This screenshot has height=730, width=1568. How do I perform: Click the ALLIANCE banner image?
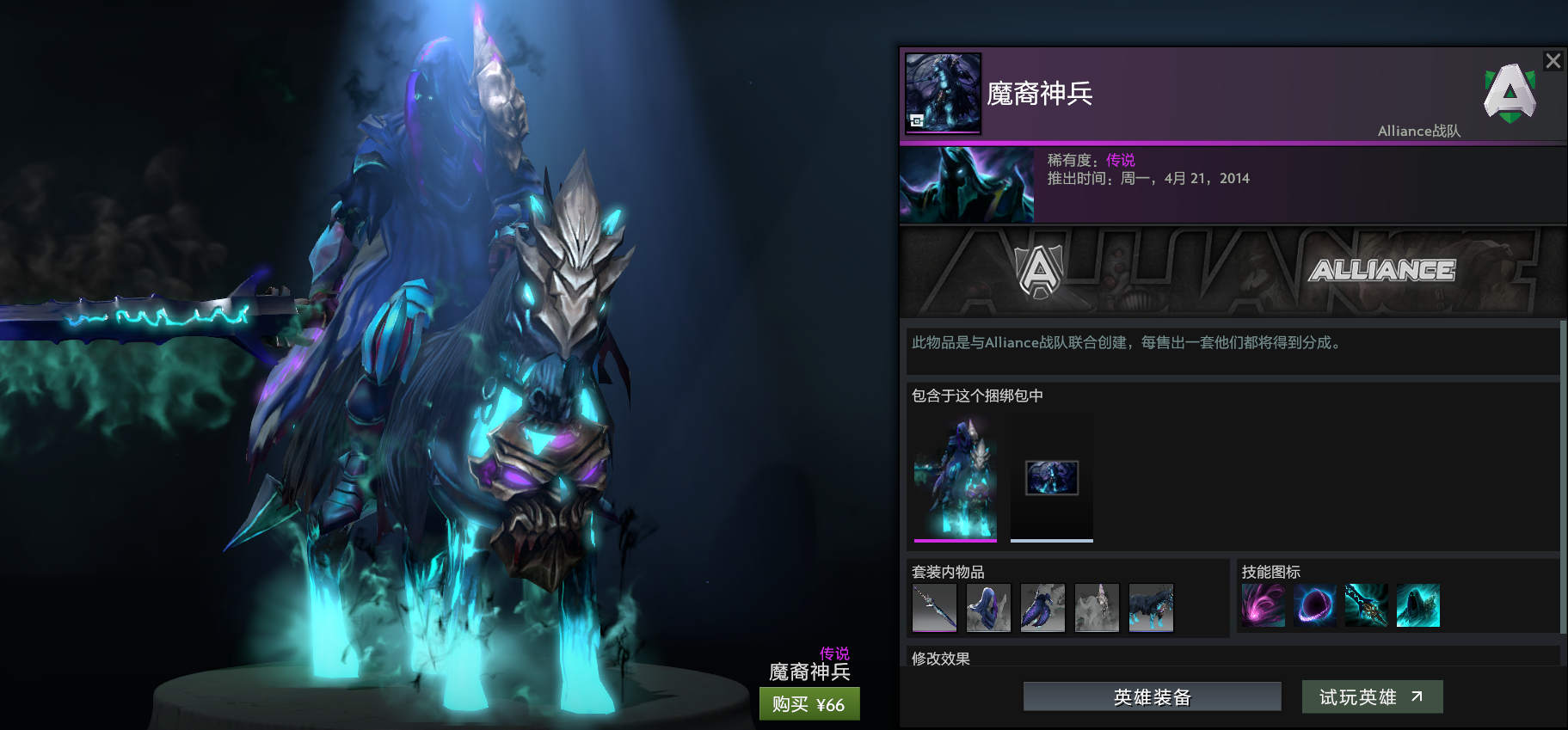1230,271
